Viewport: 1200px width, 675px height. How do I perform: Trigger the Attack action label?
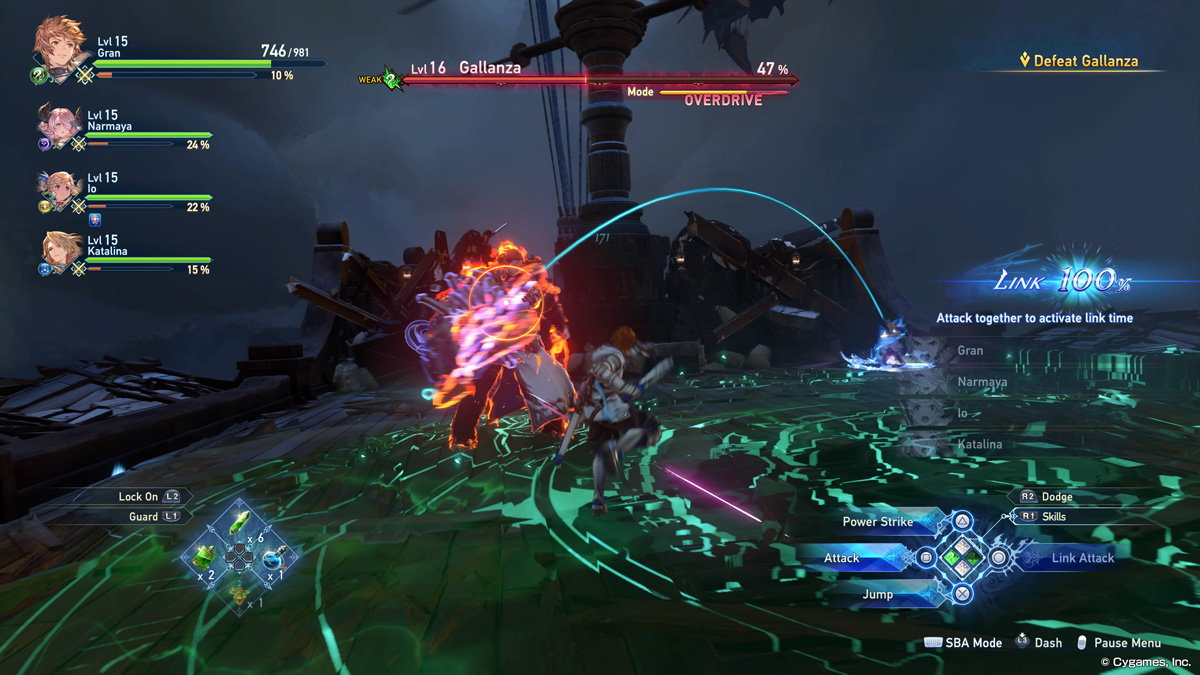[842, 558]
